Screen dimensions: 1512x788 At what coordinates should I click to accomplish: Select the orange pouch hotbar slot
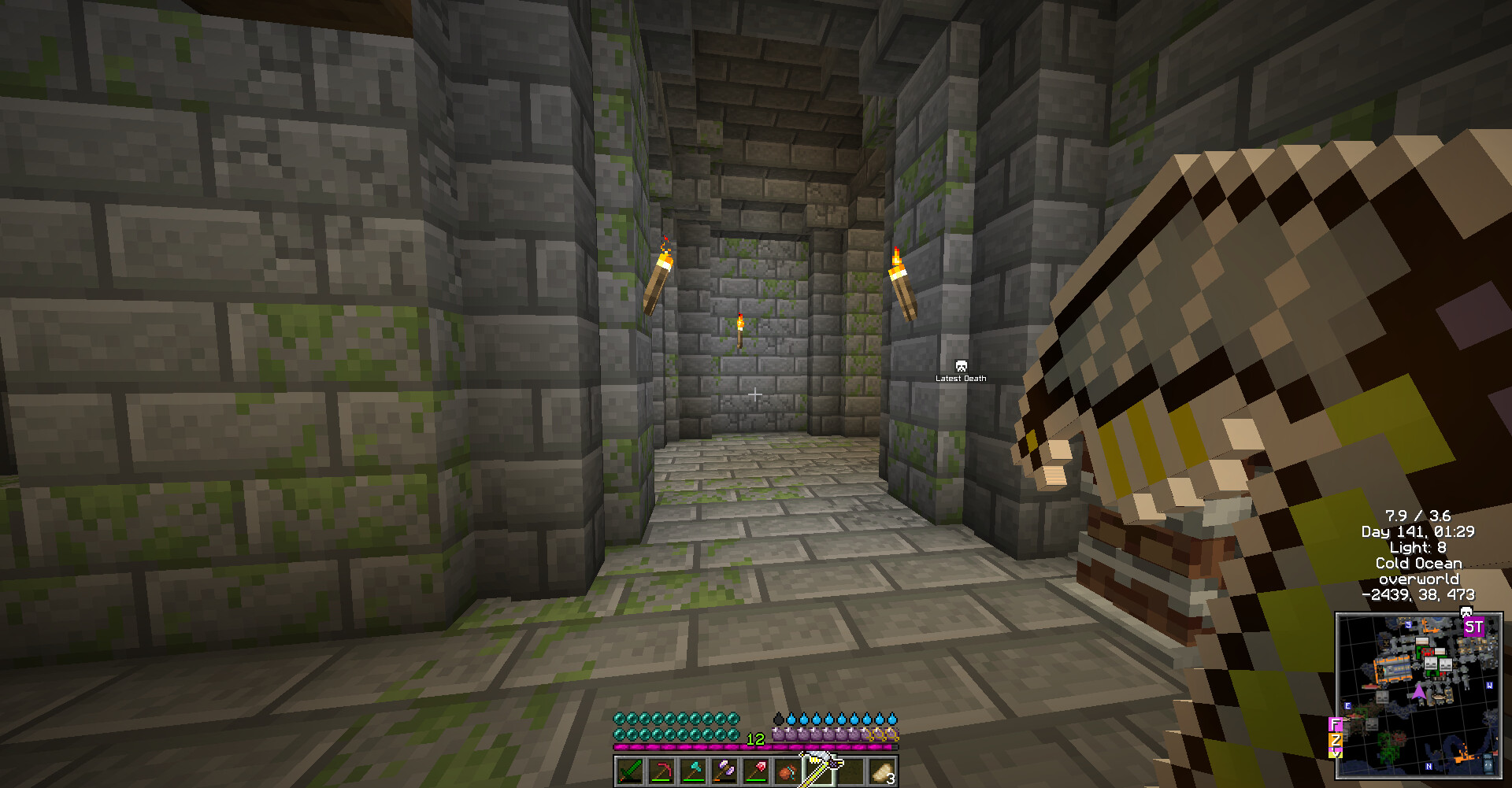click(x=787, y=771)
